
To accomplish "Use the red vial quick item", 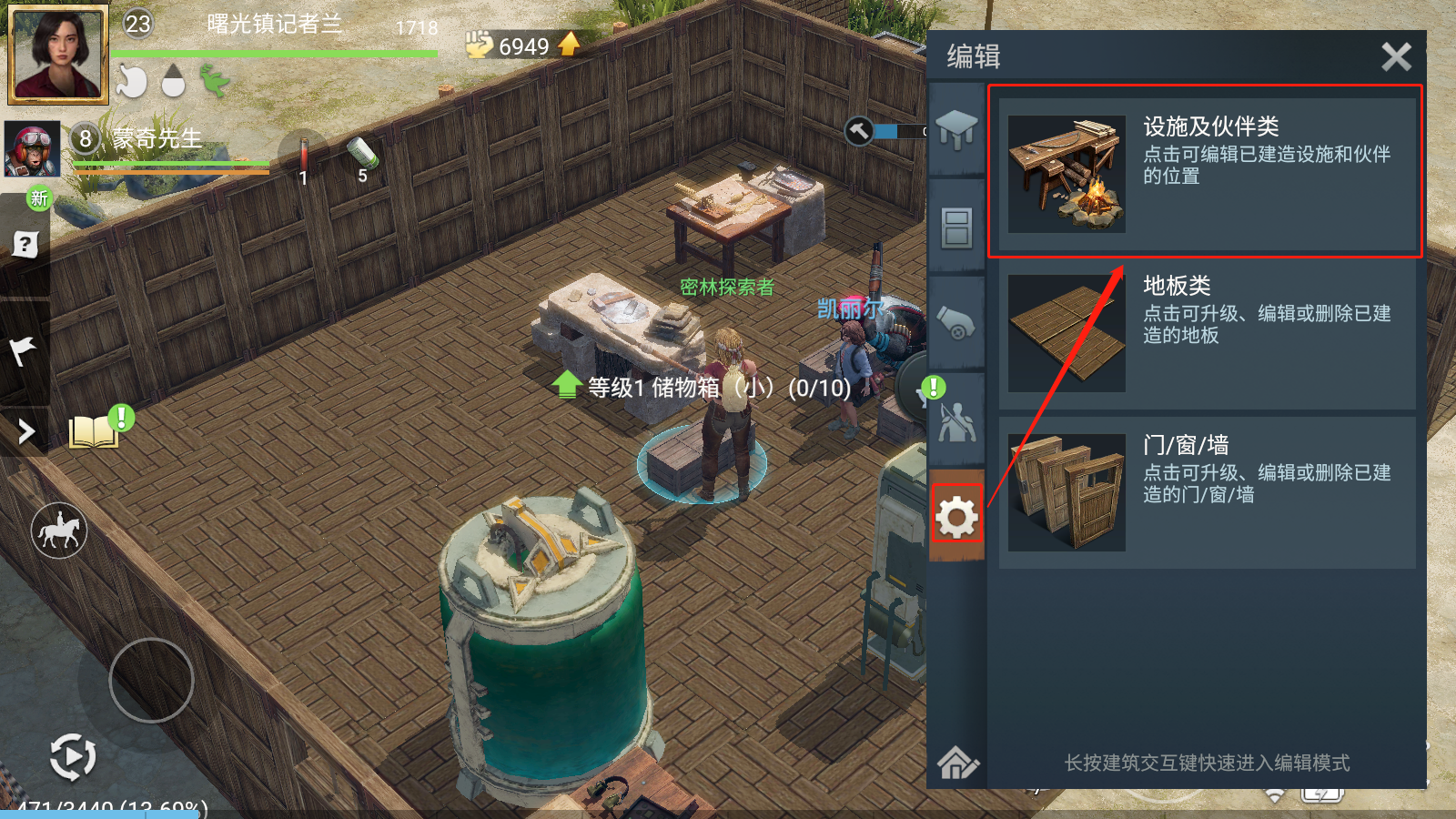I will point(303,155).
